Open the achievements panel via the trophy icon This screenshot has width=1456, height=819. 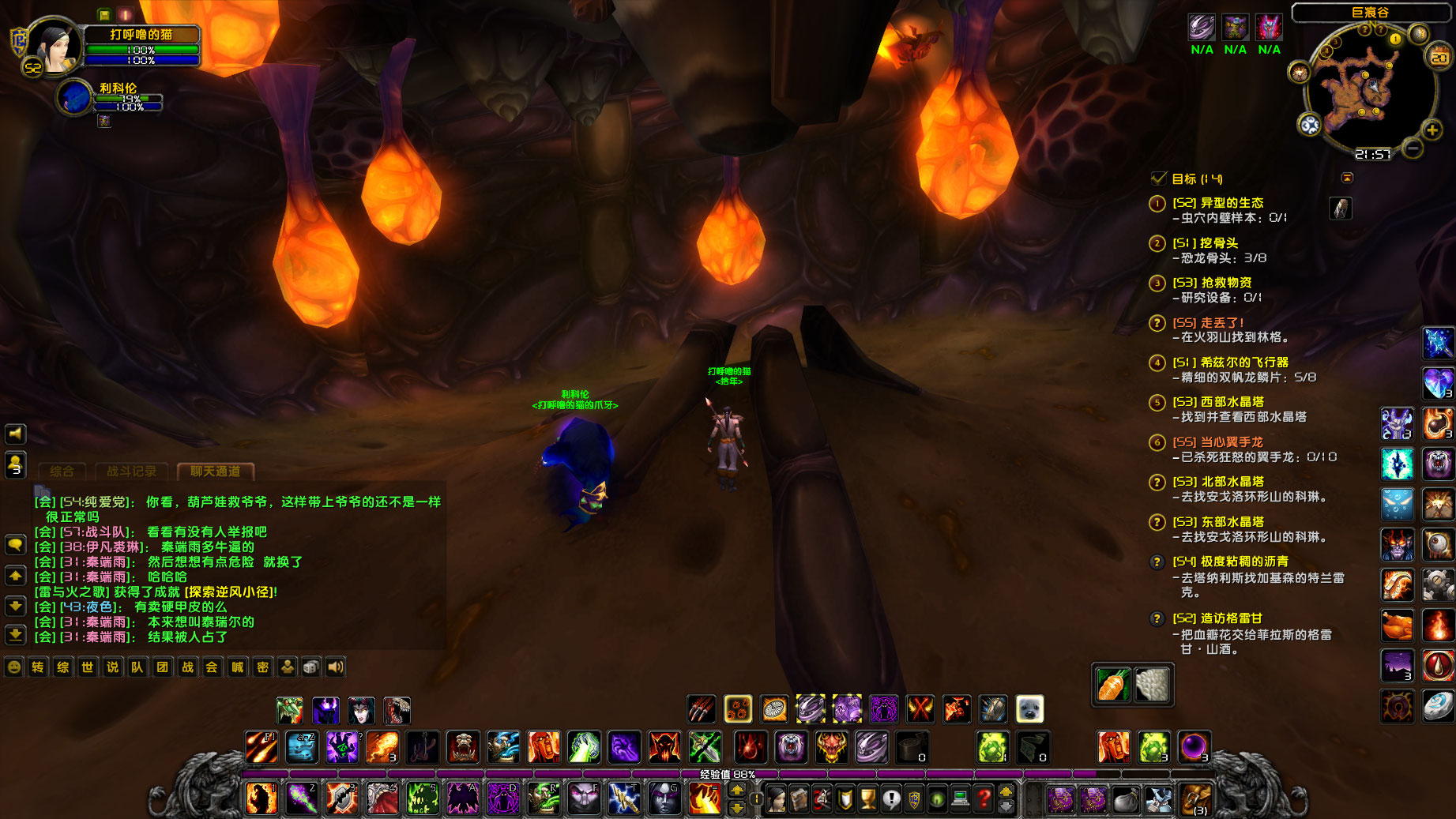coord(867,799)
